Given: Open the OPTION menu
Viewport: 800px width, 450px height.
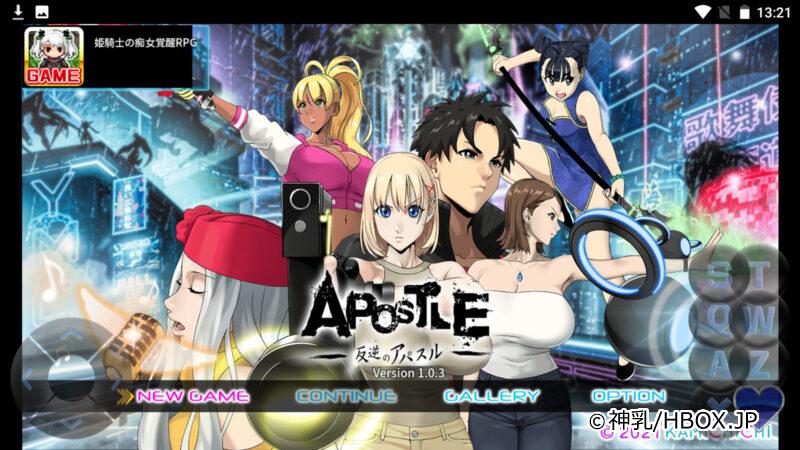Looking at the screenshot, I should point(629,396).
